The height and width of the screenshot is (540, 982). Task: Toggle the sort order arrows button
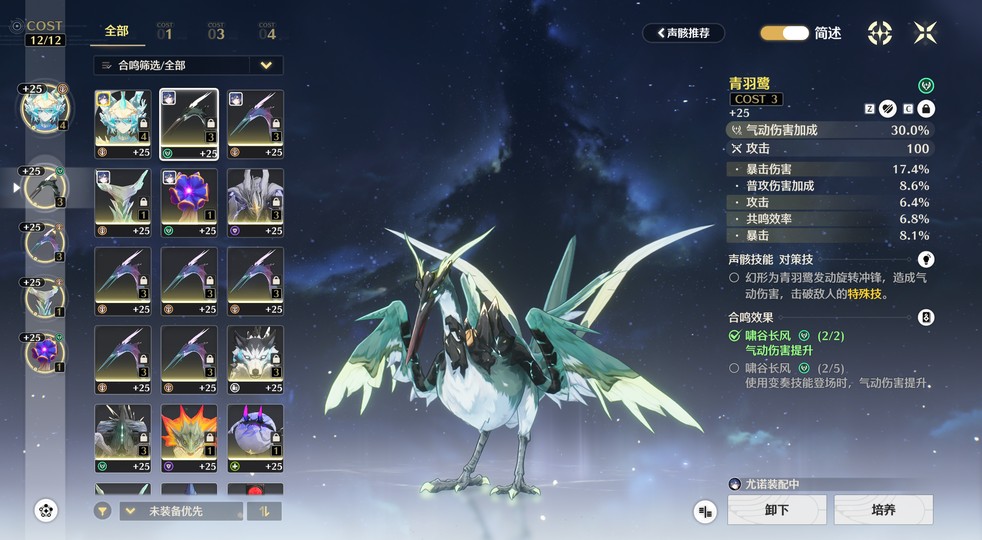tap(265, 511)
